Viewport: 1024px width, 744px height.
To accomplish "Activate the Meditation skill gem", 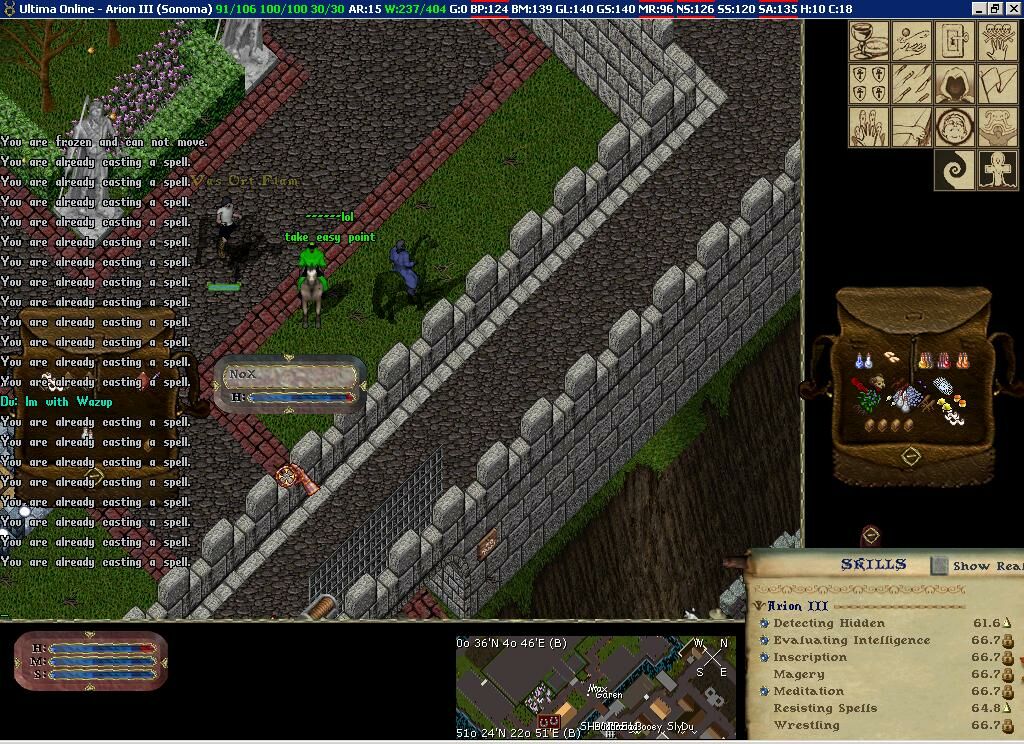I will pos(764,691).
